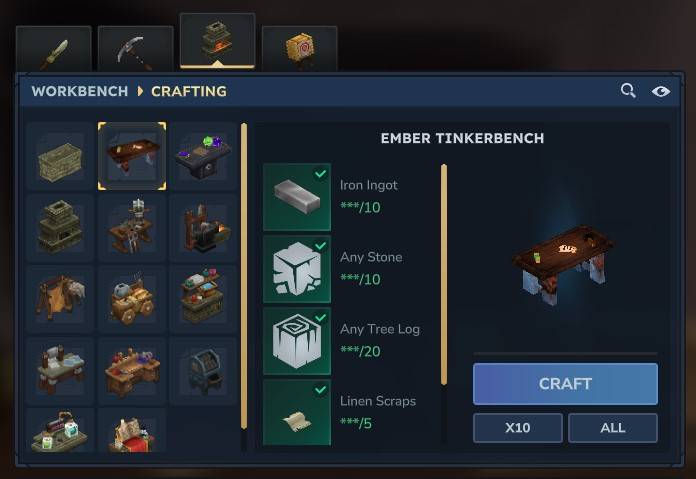Select the ALL craft quantity button
The image size is (696, 479).
613,428
